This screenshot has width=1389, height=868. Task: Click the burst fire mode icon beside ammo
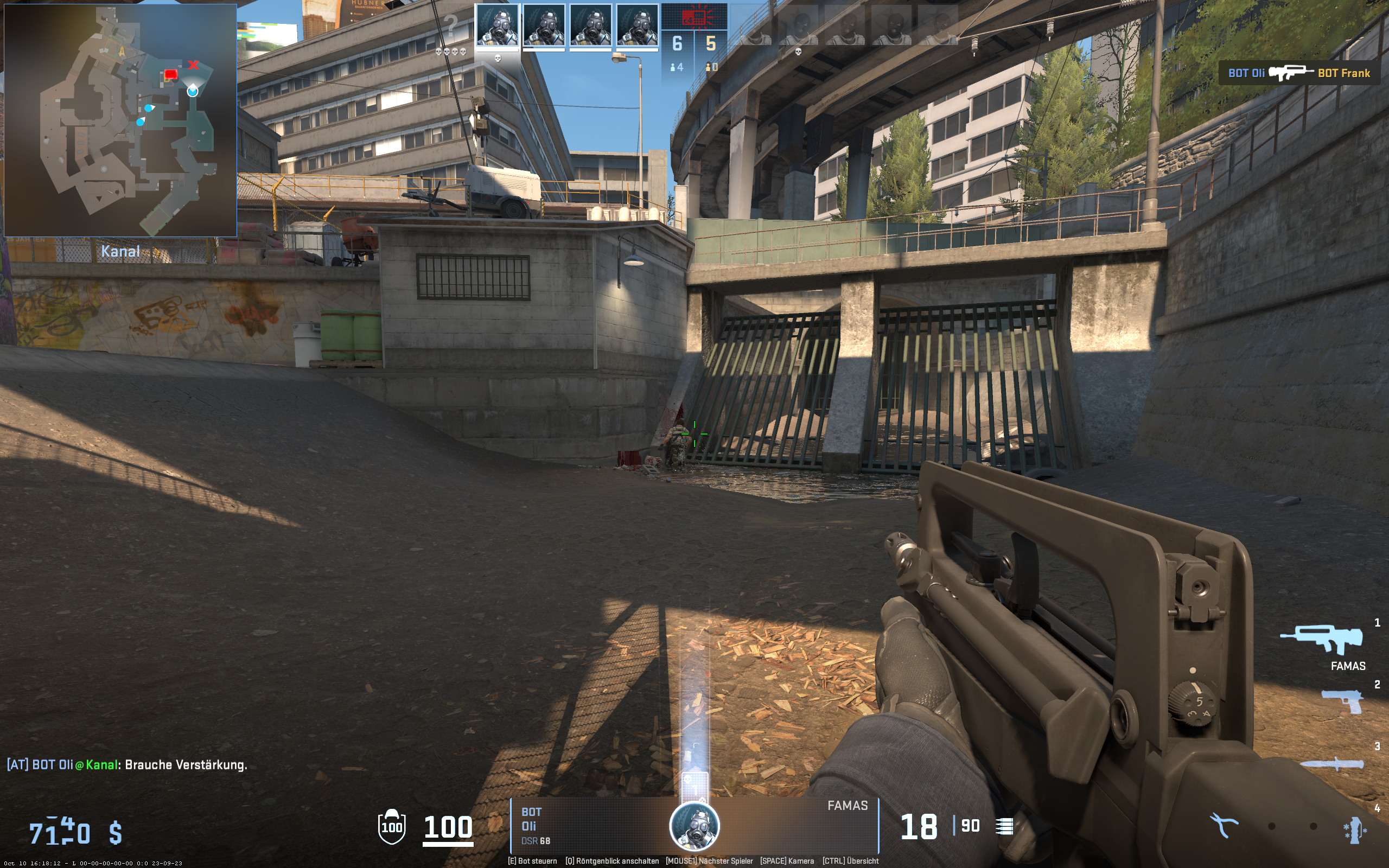click(1004, 827)
